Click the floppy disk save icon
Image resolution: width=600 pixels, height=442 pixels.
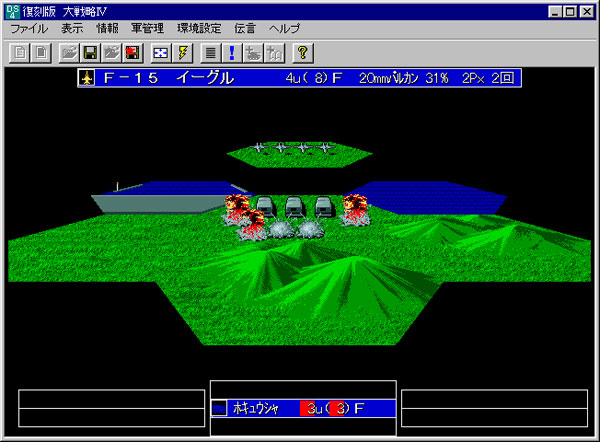click(90, 52)
